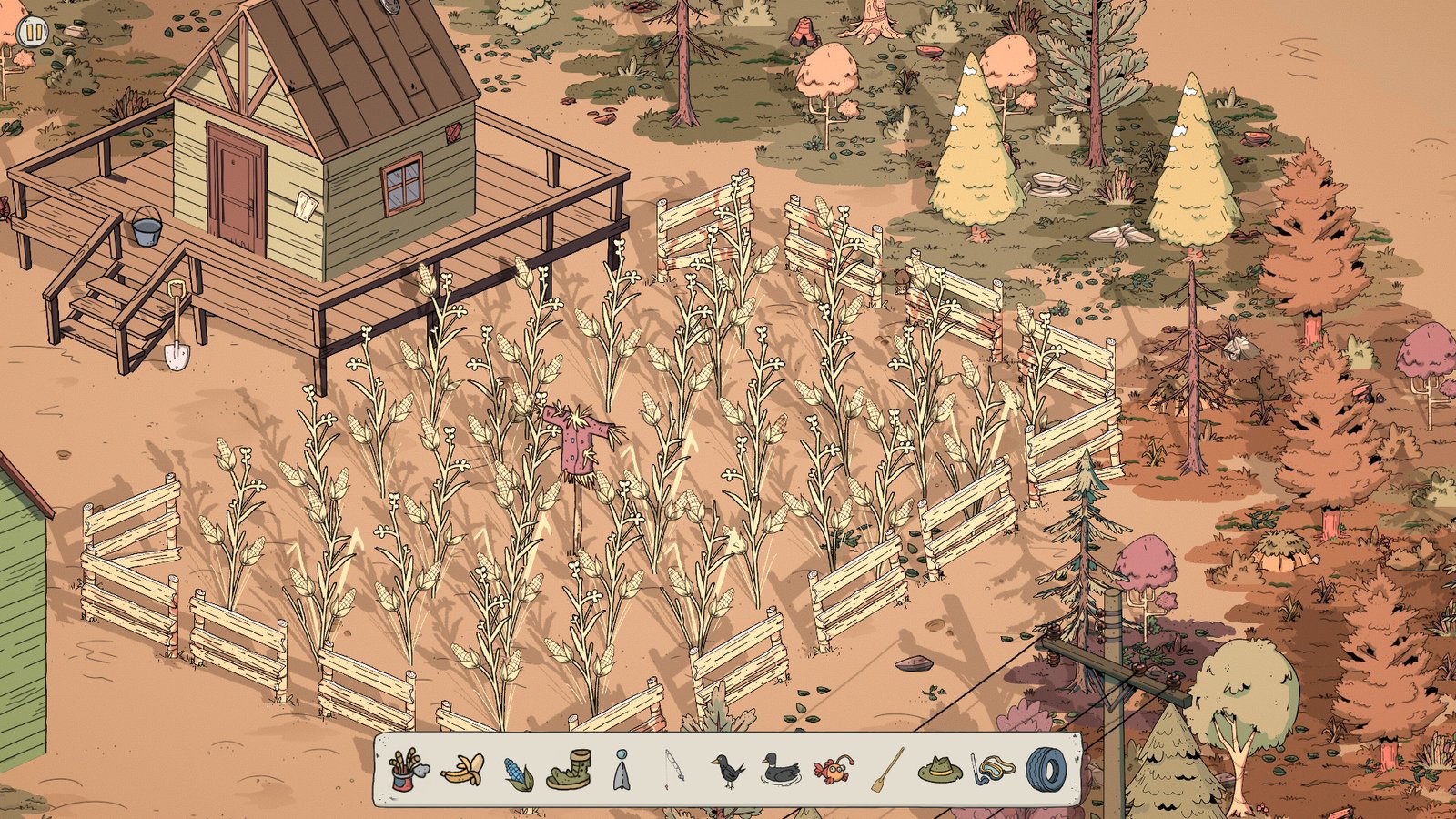This screenshot has width=1456, height=819.
Task: Choose the fishing rod icon
Action: [672, 770]
